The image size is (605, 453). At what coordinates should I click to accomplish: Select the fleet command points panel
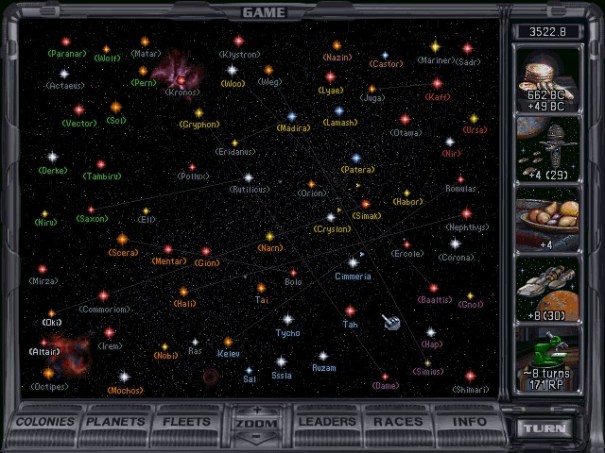tap(547, 148)
